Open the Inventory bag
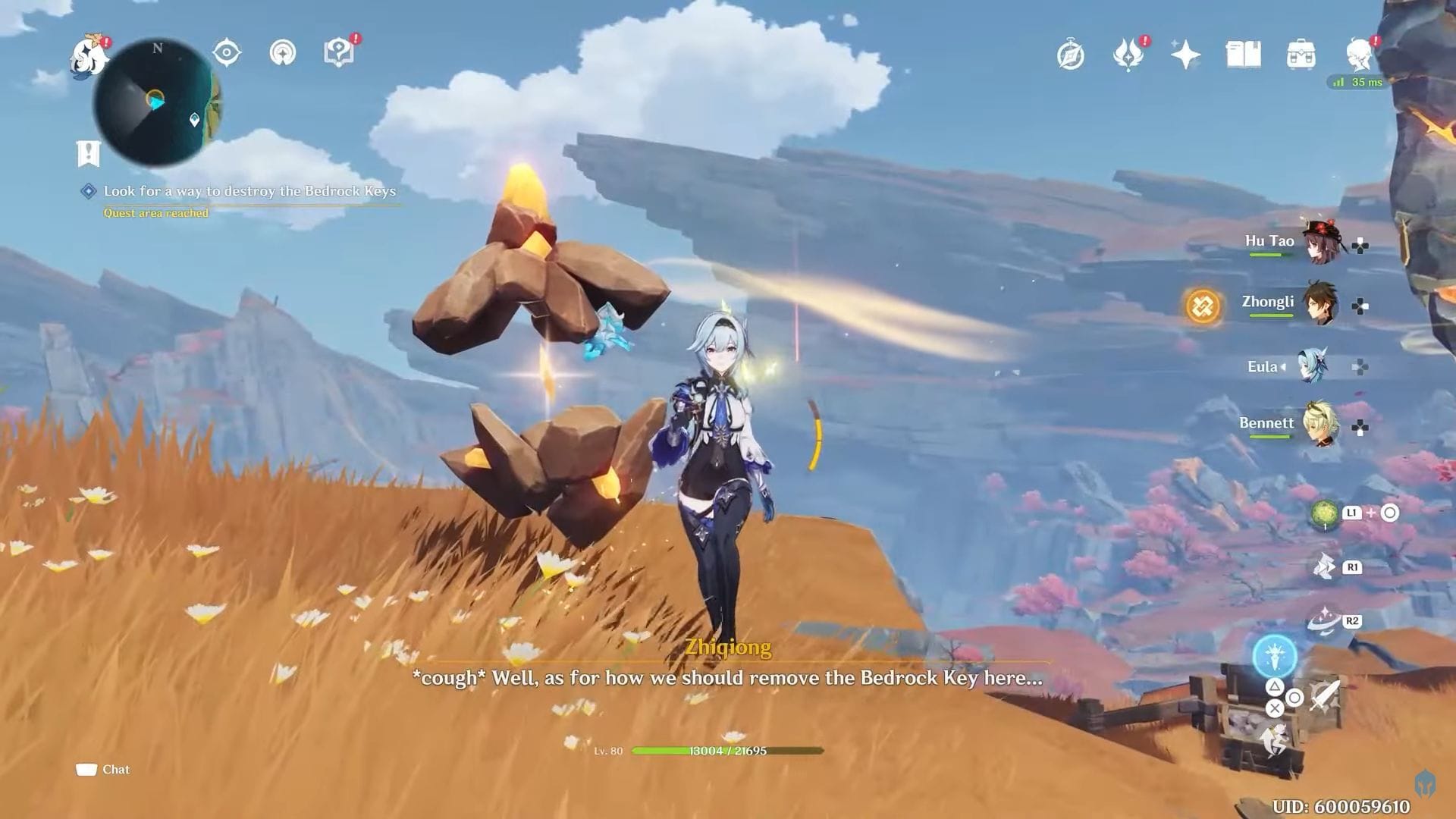 pyautogui.click(x=1300, y=55)
